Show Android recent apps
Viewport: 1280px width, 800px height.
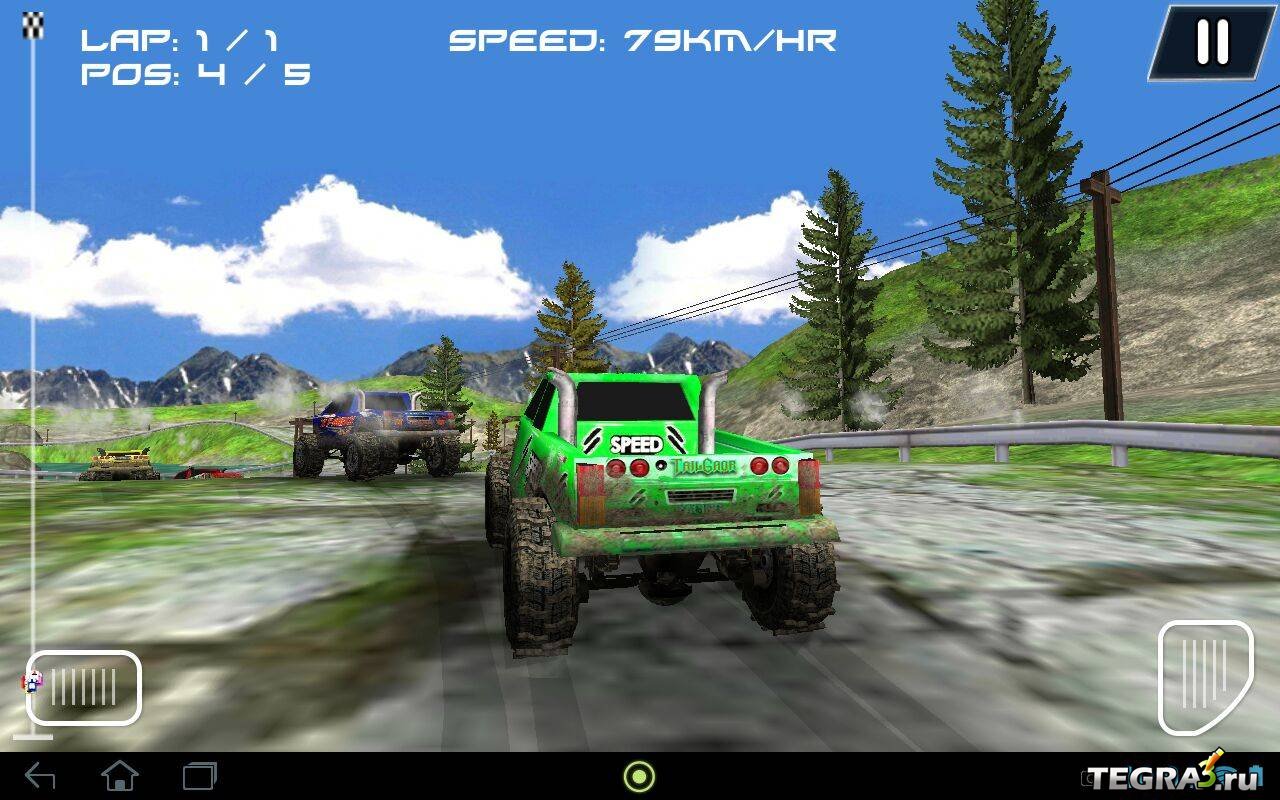tap(199, 776)
